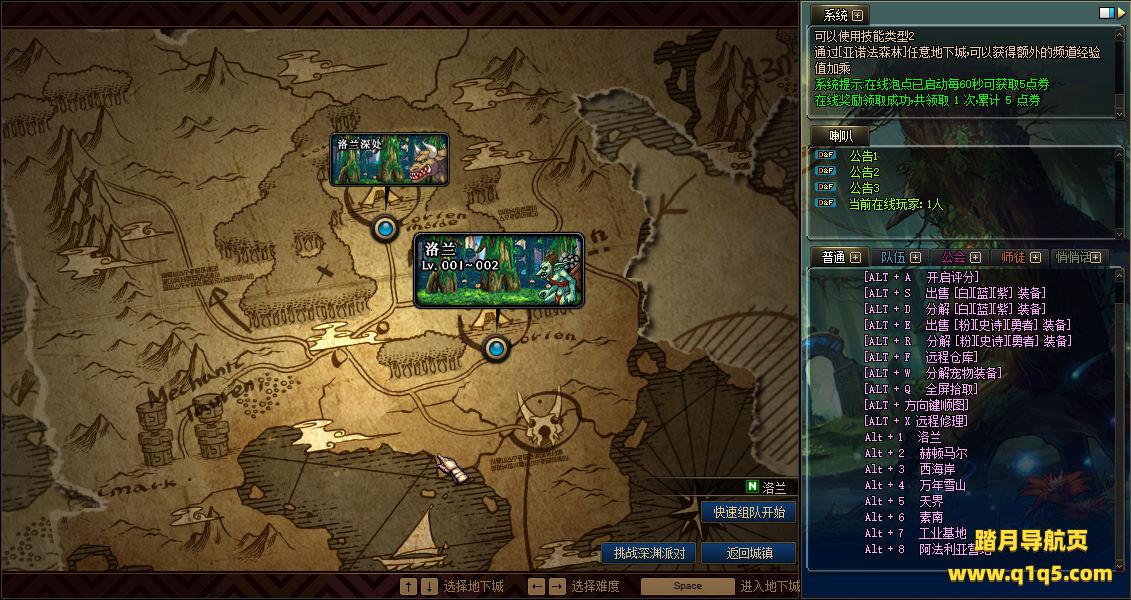
Task: Switch to the 公会 chat tab
Action: click(x=953, y=258)
